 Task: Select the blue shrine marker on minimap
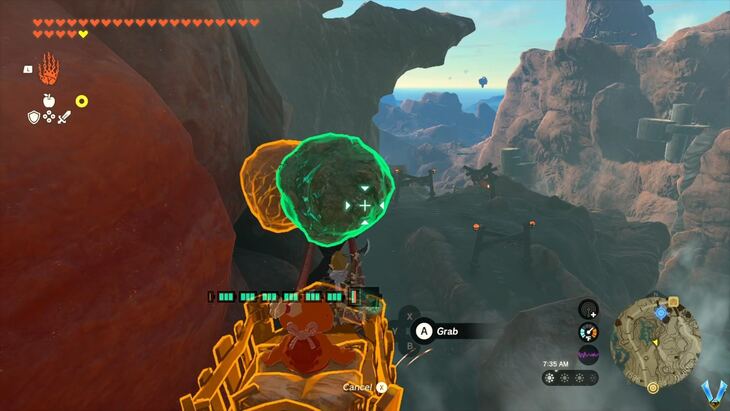point(660,312)
